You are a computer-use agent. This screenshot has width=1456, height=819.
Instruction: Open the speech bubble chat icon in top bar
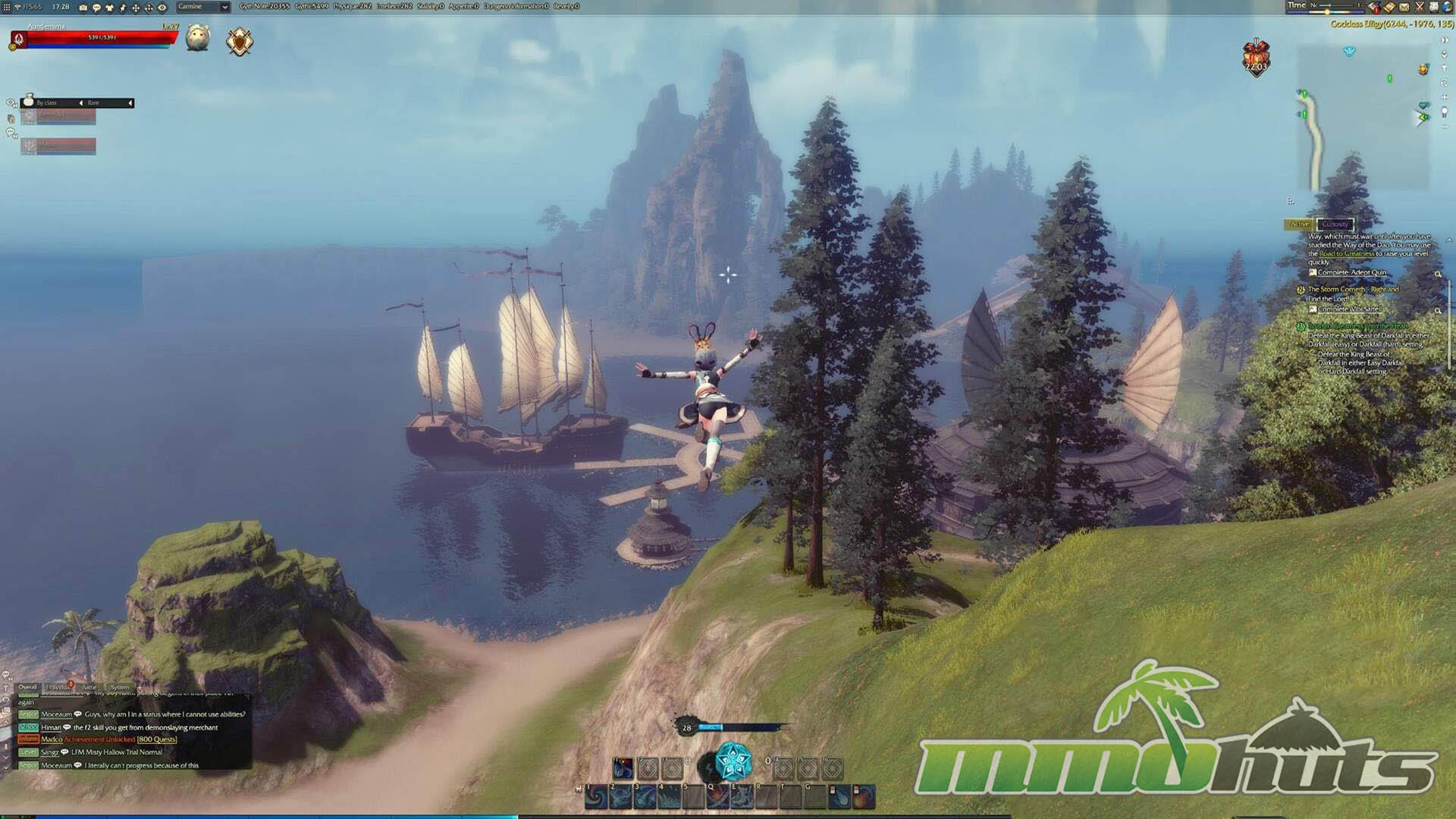[96, 8]
